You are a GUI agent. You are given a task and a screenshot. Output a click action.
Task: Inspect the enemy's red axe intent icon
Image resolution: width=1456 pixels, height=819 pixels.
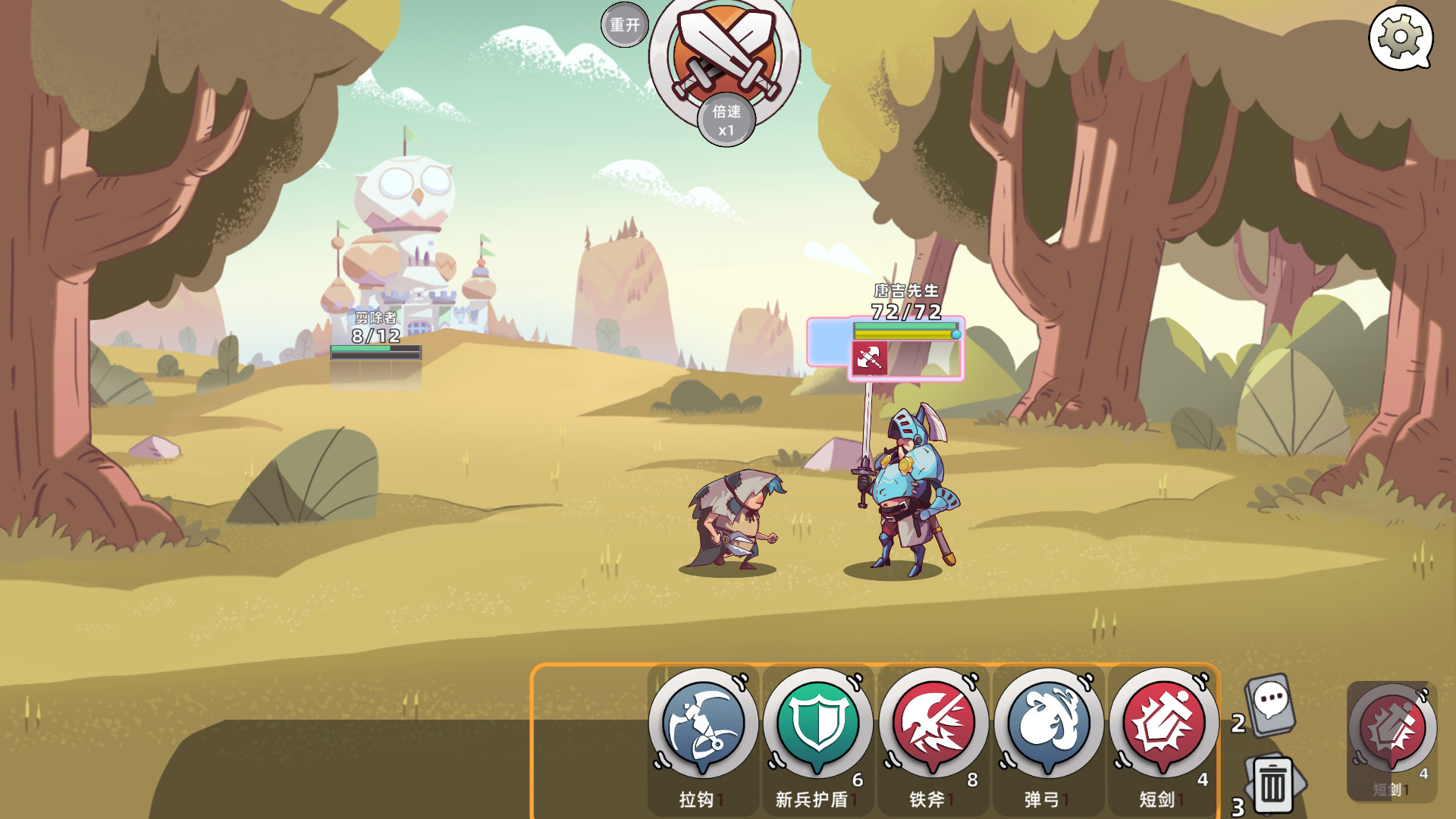point(869,357)
